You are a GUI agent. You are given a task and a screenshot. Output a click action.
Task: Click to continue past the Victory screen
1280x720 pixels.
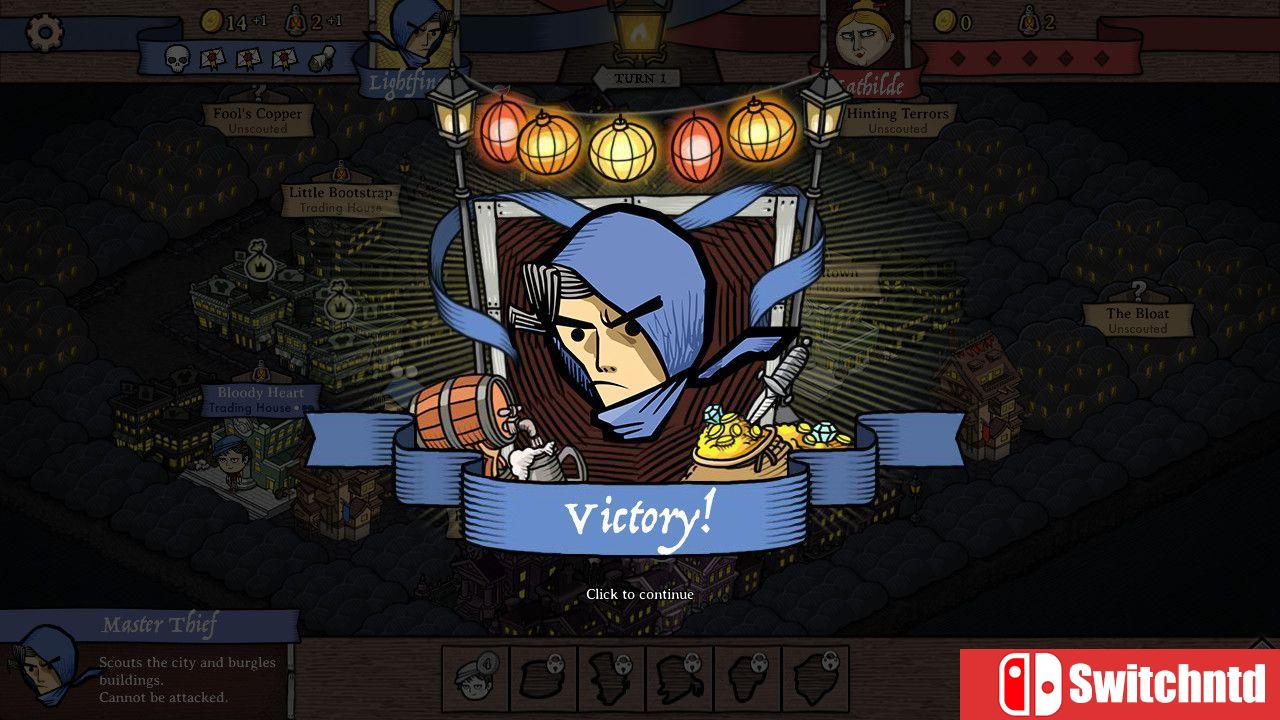click(640, 594)
